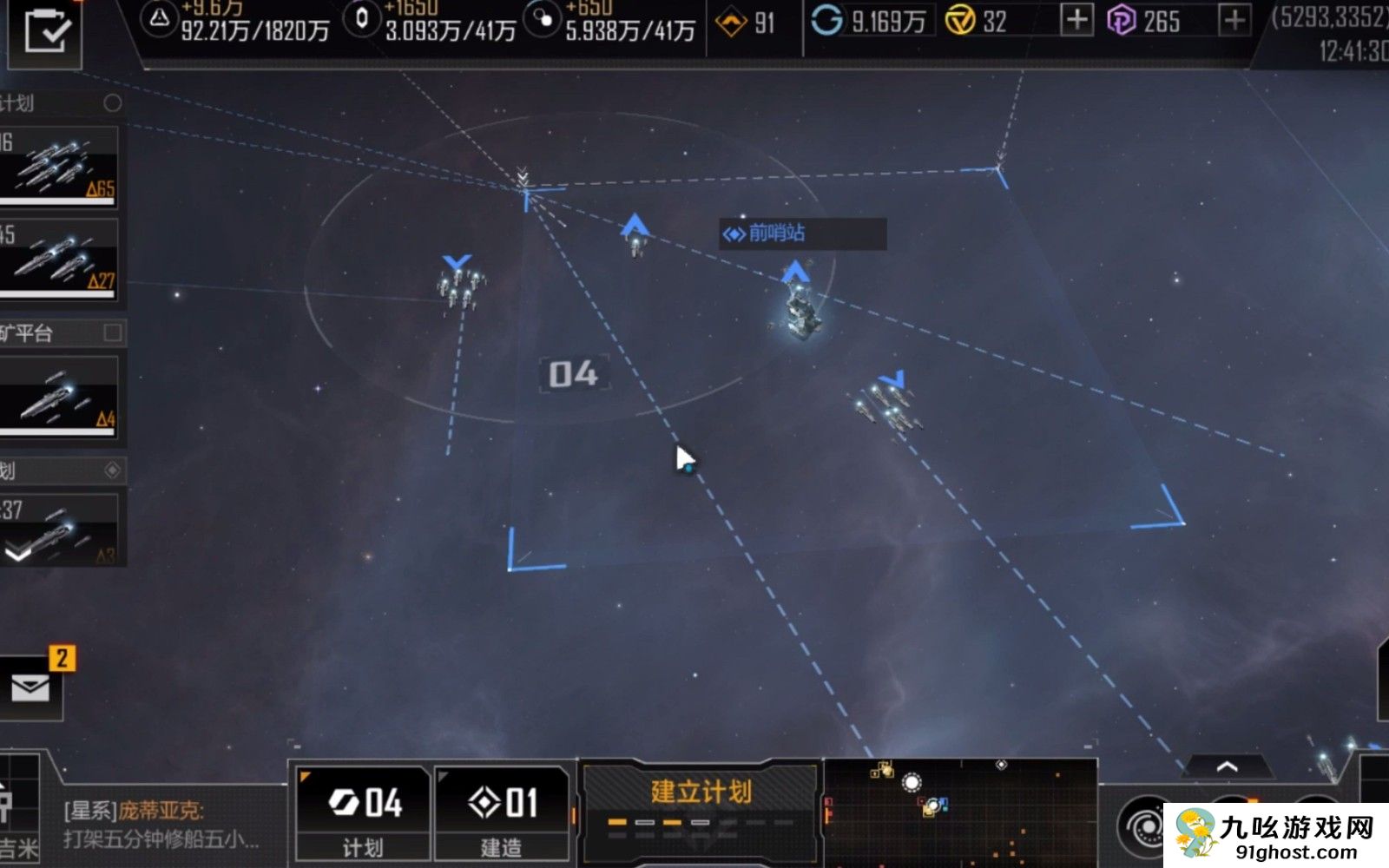Open the 04 计划 plans button
Image resolution: width=1389 pixels, height=868 pixels.
point(363,813)
